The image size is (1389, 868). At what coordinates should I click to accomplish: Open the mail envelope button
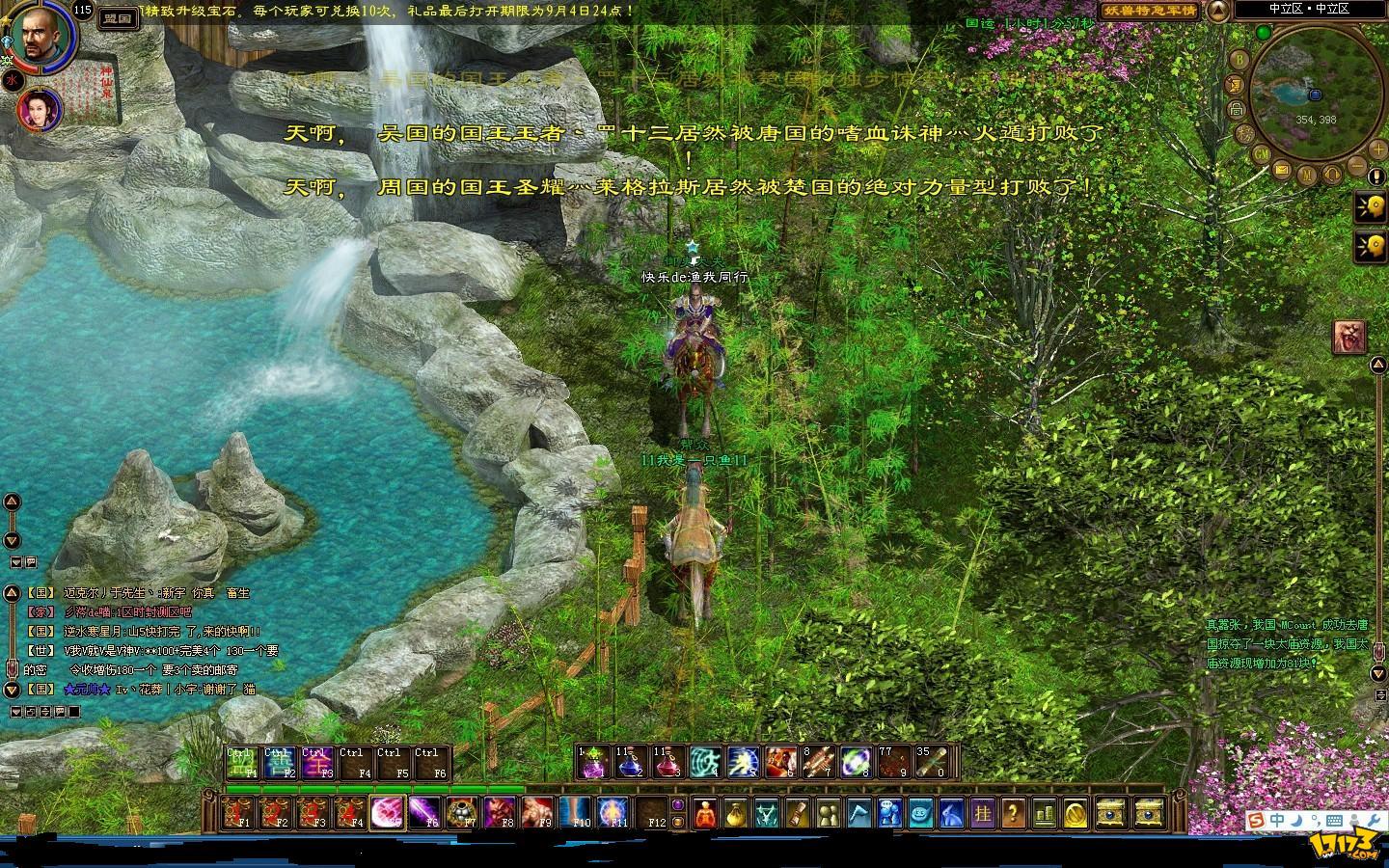pos(1282,169)
